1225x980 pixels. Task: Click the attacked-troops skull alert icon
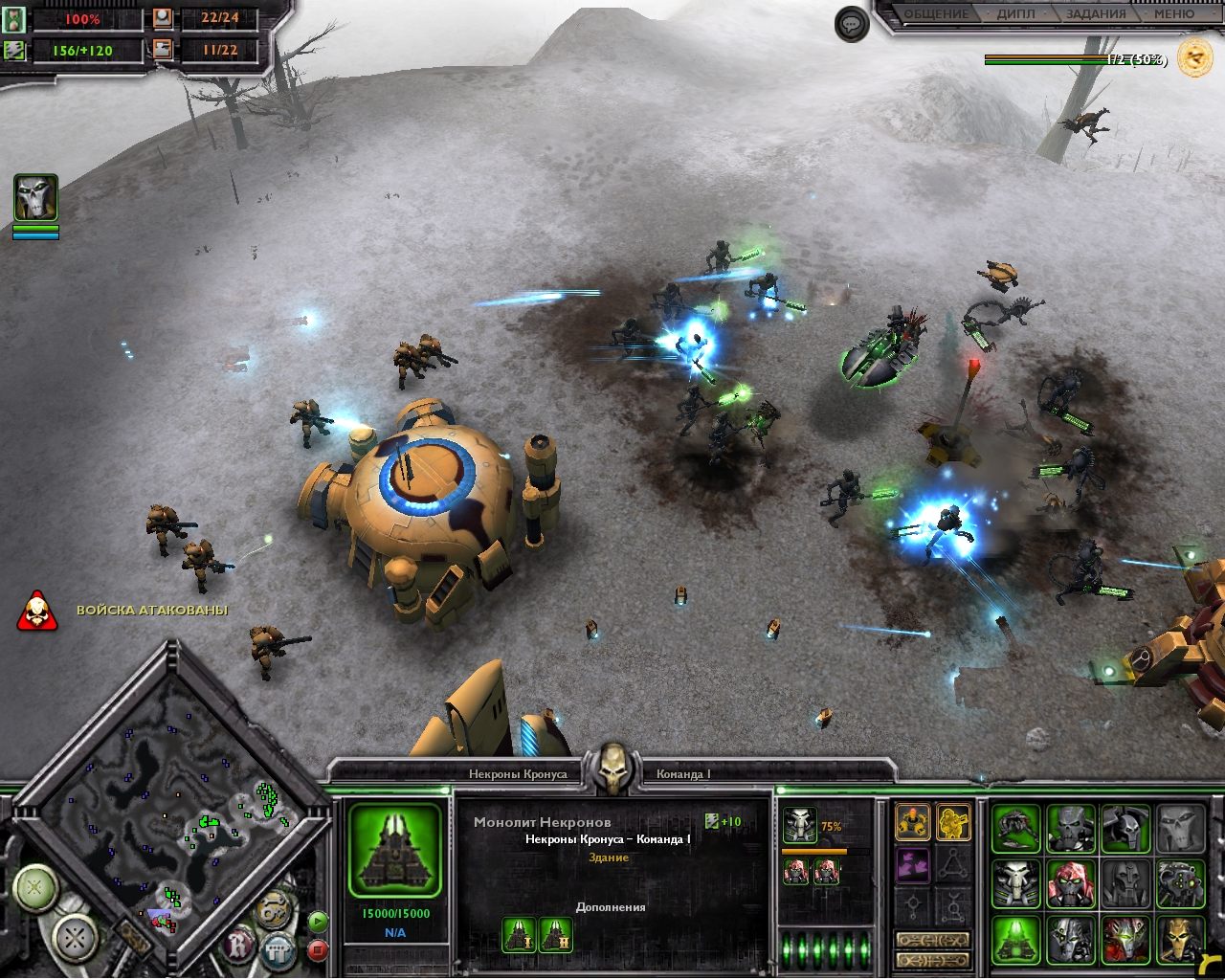[37, 611]
